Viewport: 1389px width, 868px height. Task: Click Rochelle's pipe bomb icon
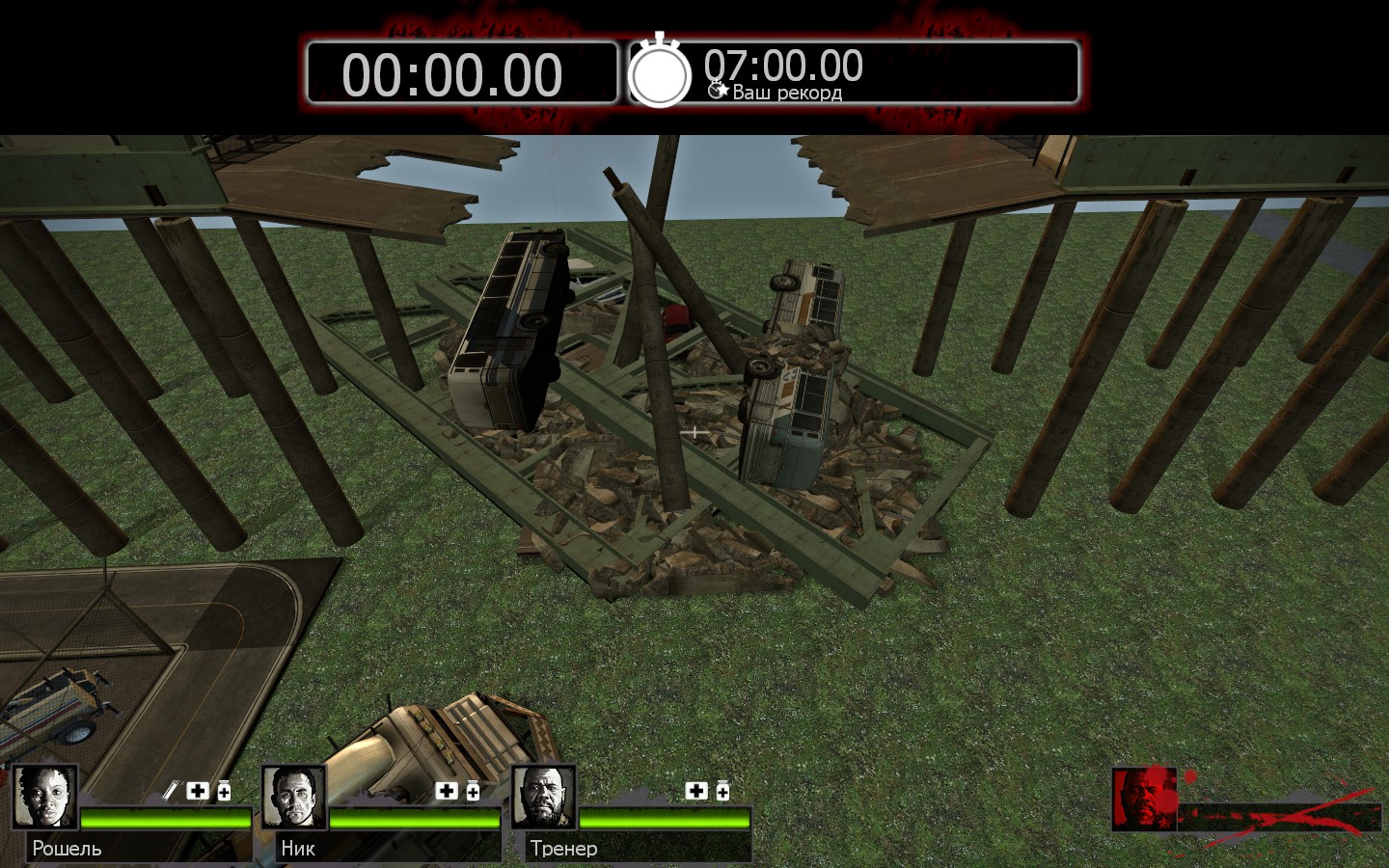click(x=171, y=791)
